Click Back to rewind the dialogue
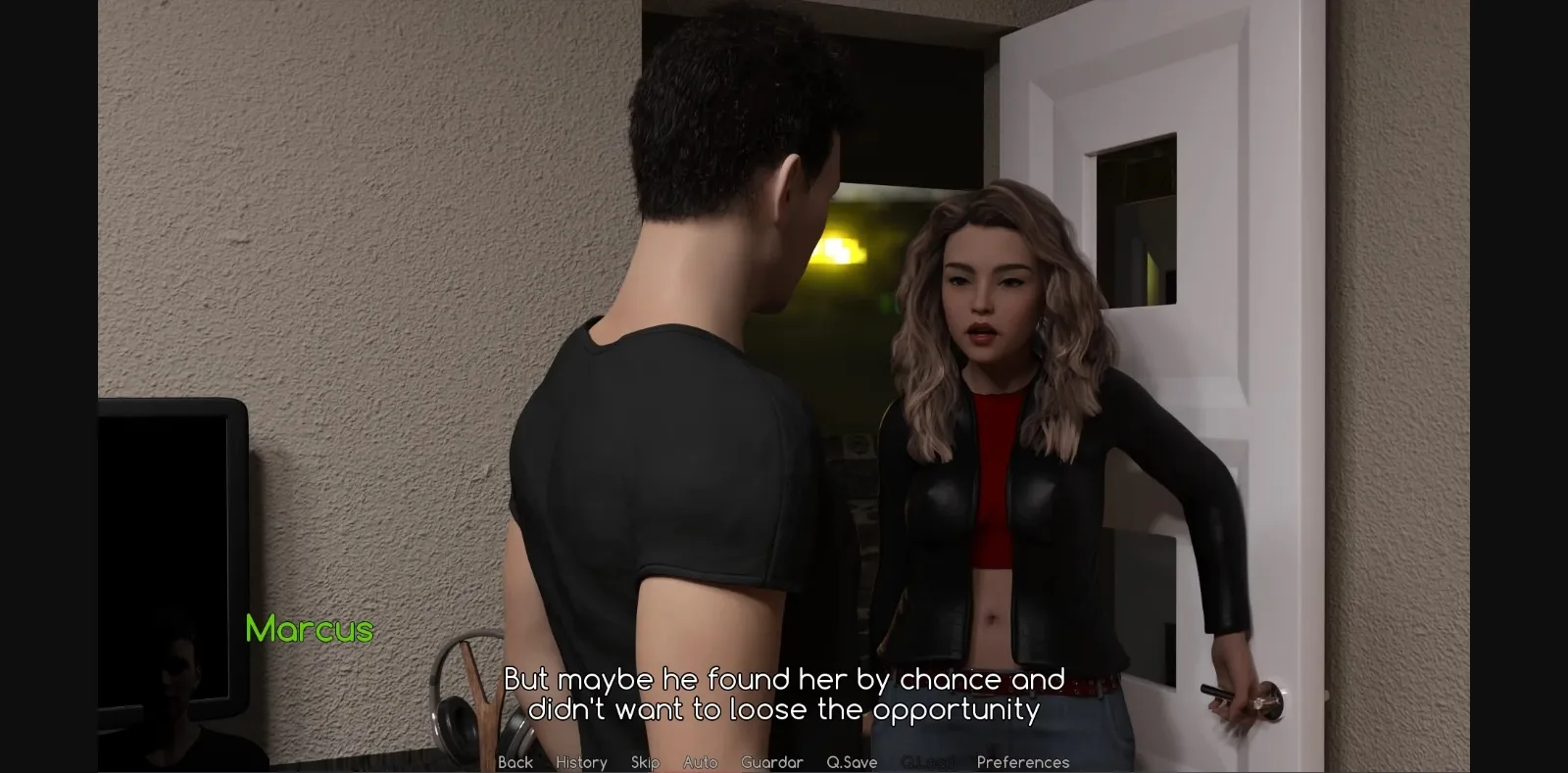Image resolution: width=1568 pixels, height=773 pixels. pos(514,762)
